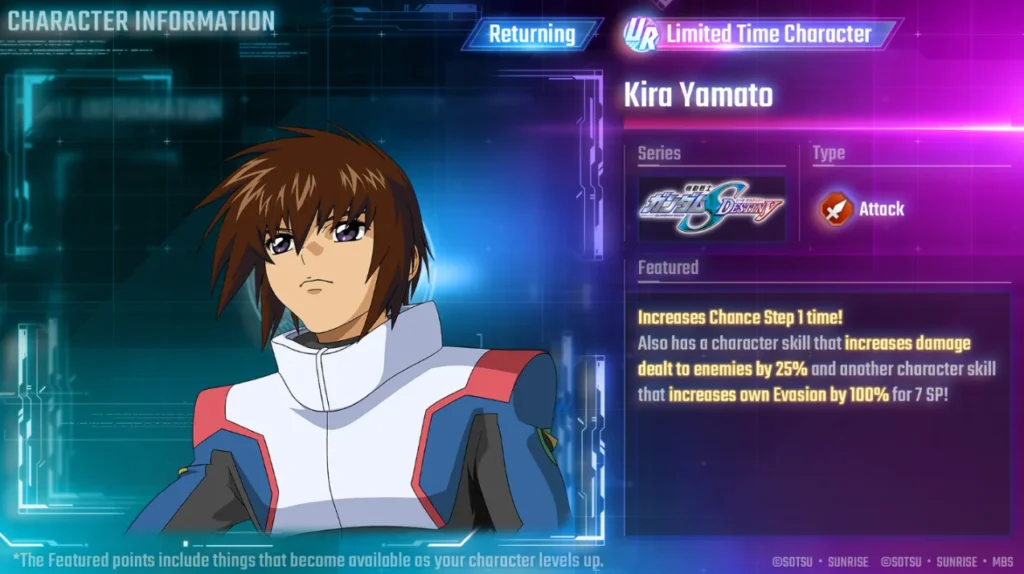Viewport: 1024px width, 574px height.
Task: Click the UR Limited Time Character badge
Action: tap(758, 34)
